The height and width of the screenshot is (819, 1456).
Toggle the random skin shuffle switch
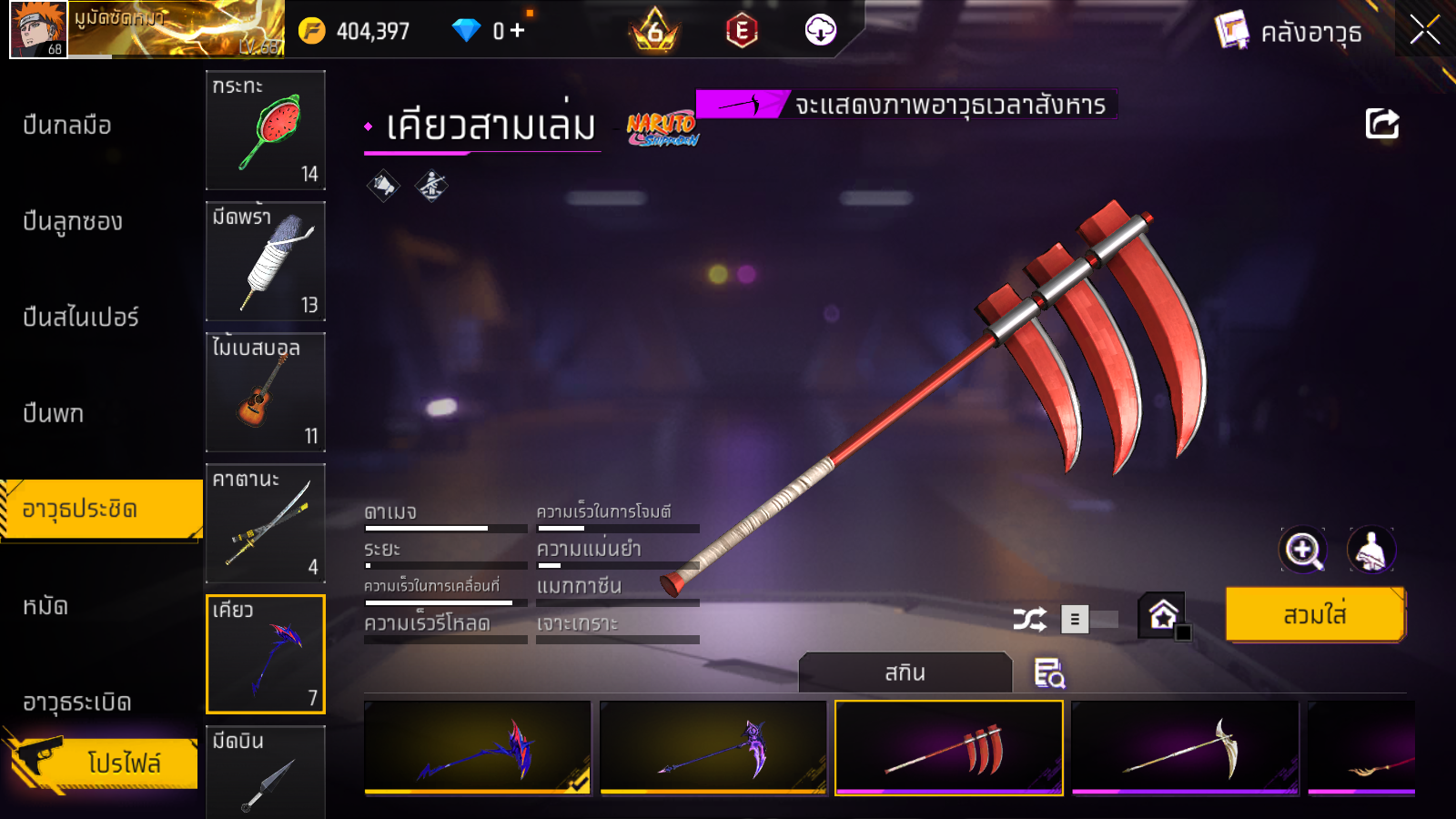(x=1089, y=620)
